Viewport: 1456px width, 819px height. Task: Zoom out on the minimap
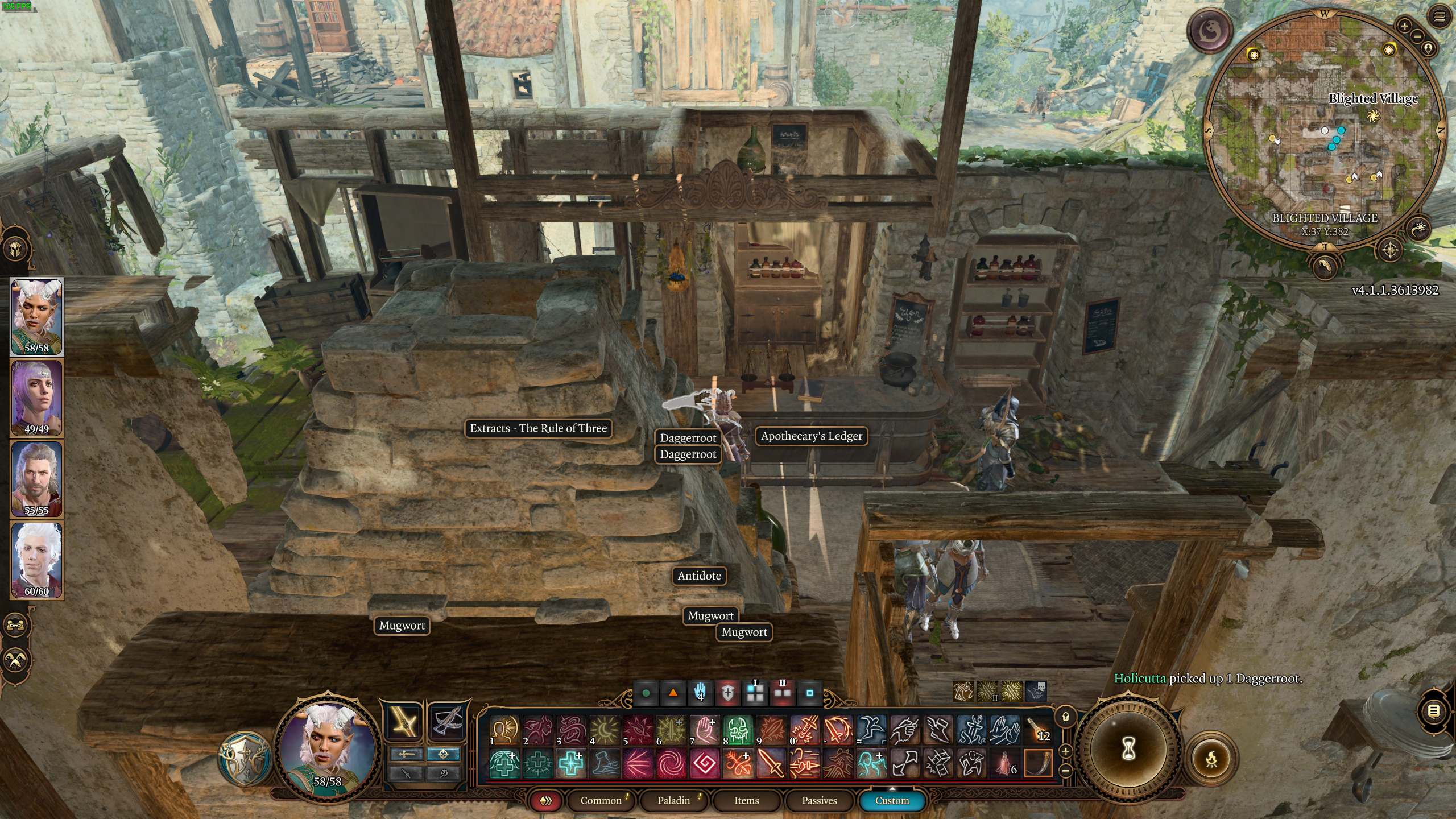[1417, 36]
